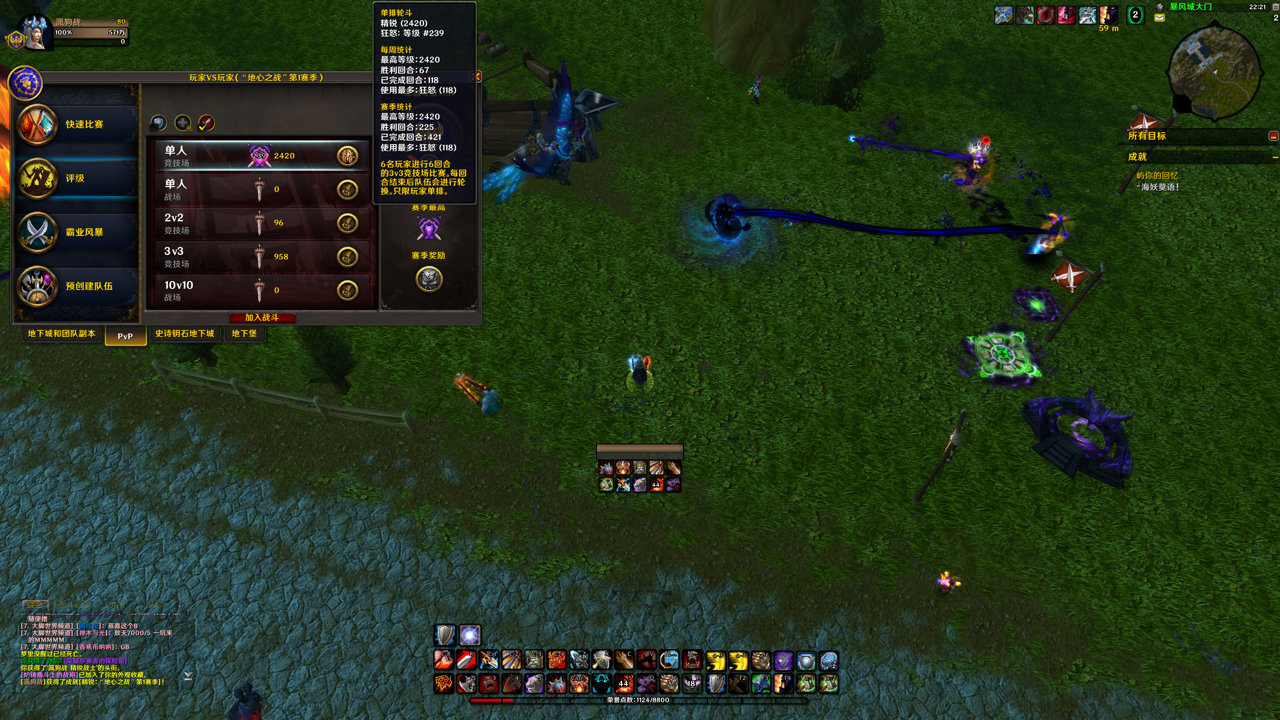Choose the 预创建队伍 premade groups section

point(76,287)
